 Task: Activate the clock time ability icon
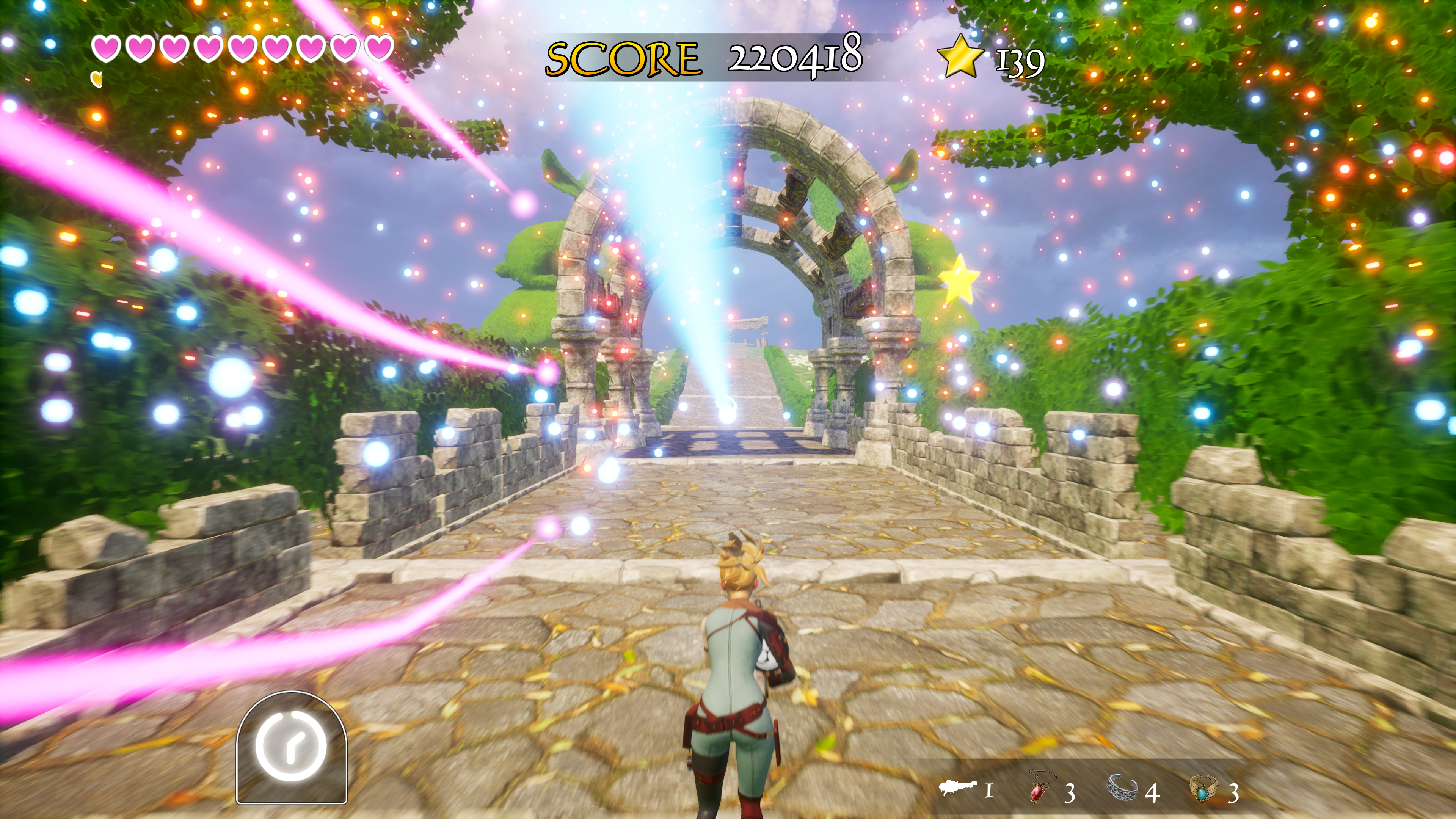click(x=291, y=746)
